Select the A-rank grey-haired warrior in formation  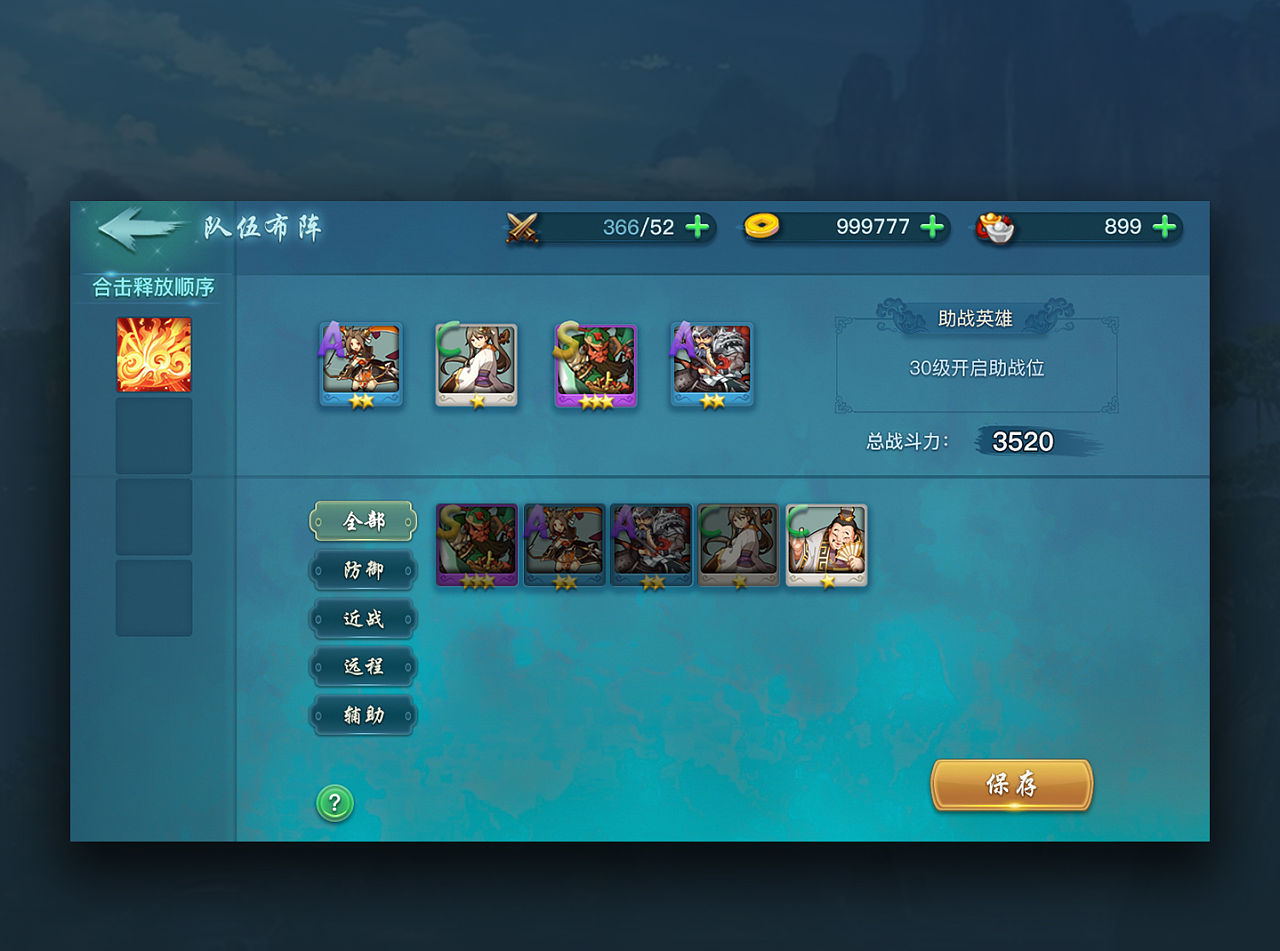pos(712,365)
